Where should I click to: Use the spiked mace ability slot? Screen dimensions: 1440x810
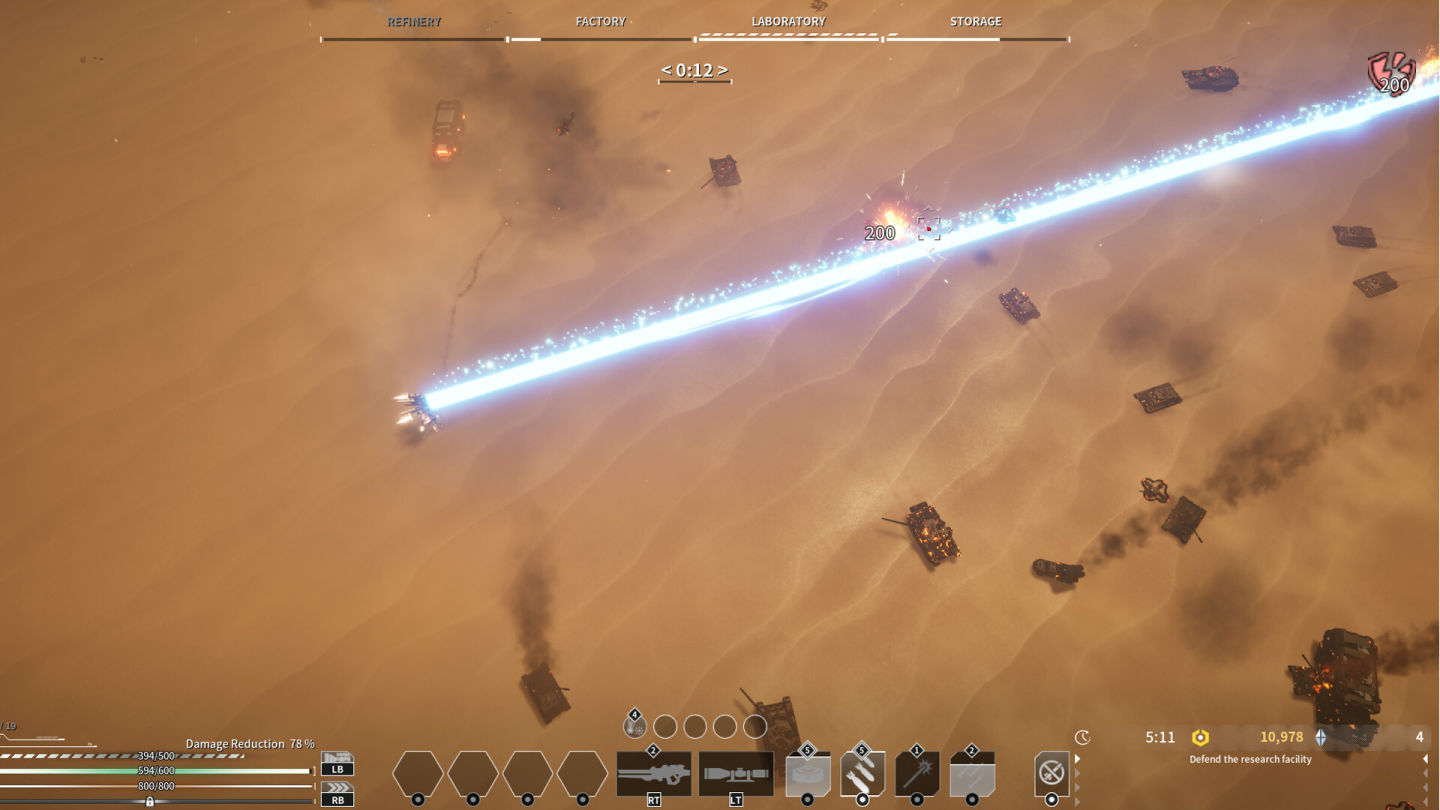coord(917,775)
